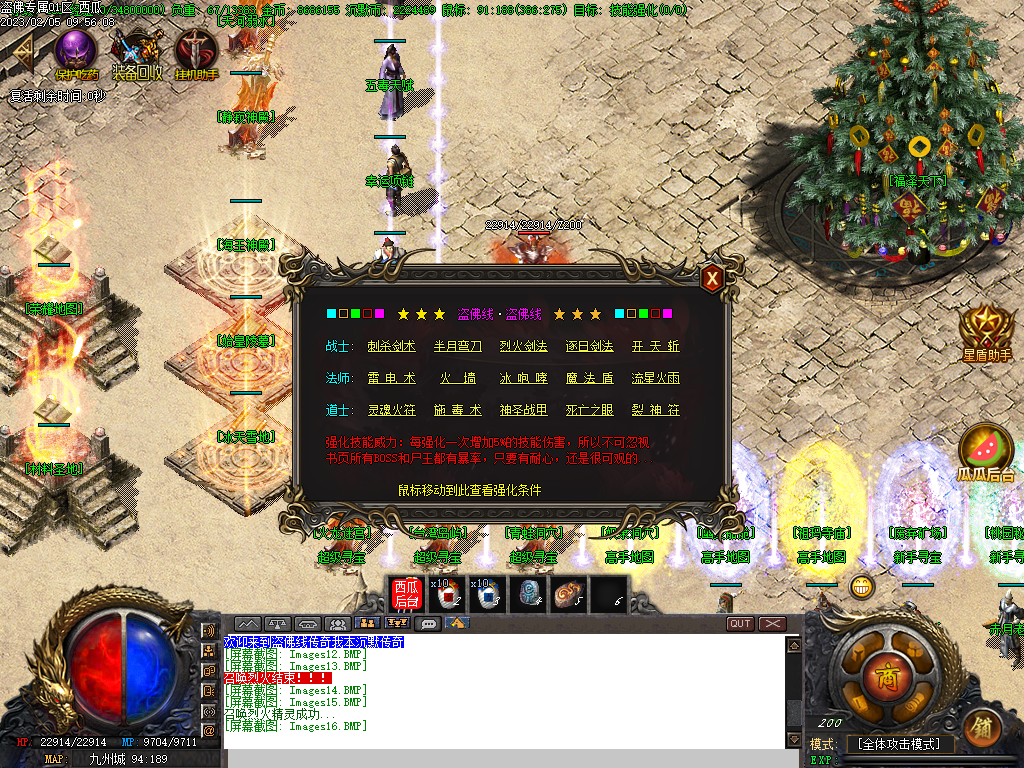Open the 保护吃药 purple orb icon
The image size is (1024, 768).
coord(76,50)
